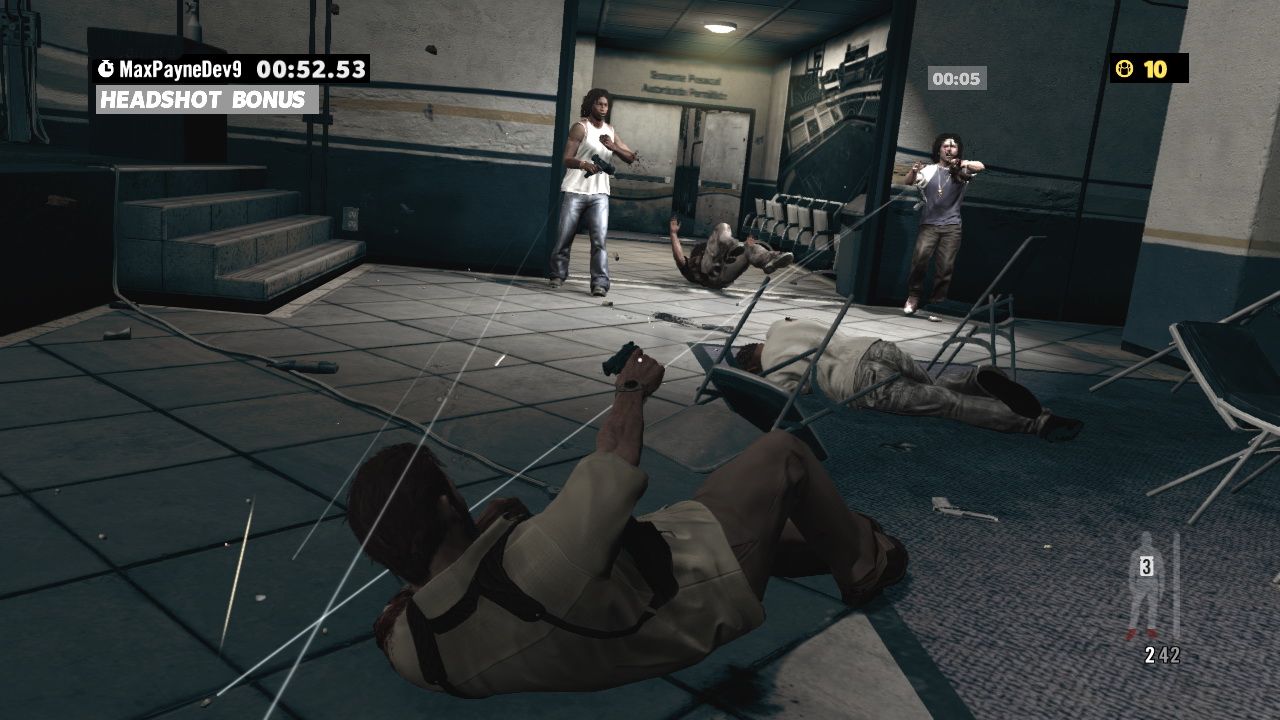
Task: Select the golden headshot counter icon
Action: point(1126,68)
